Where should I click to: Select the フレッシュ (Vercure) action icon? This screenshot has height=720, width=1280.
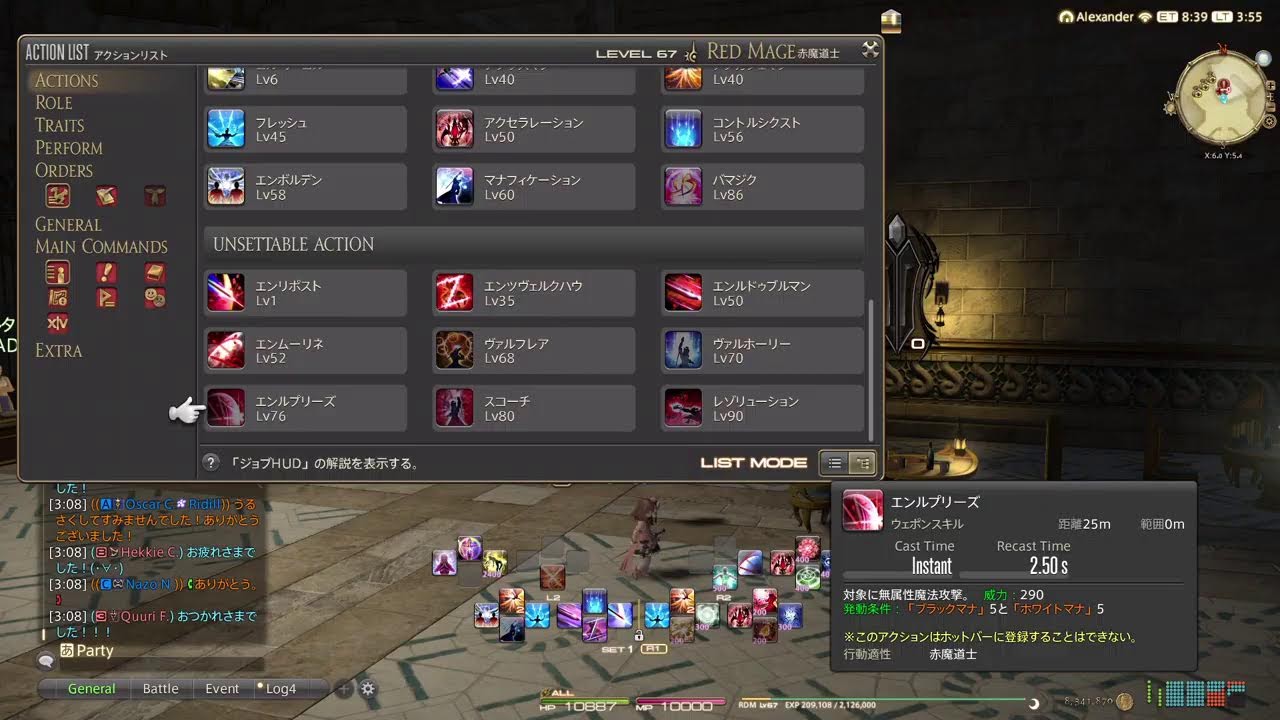(x=225, y=128)
